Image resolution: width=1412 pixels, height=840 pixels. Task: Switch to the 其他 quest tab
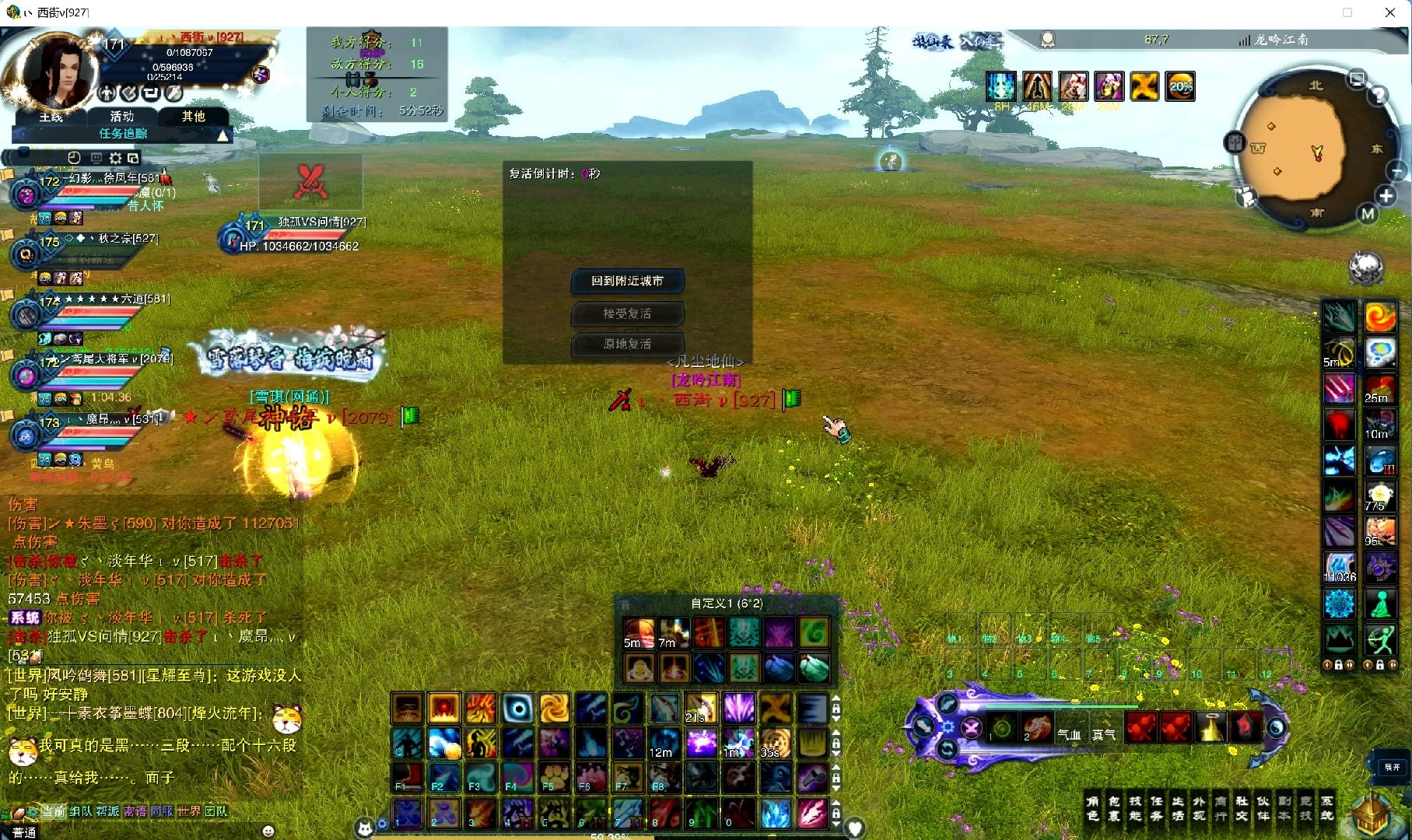(x=194, y=117)
